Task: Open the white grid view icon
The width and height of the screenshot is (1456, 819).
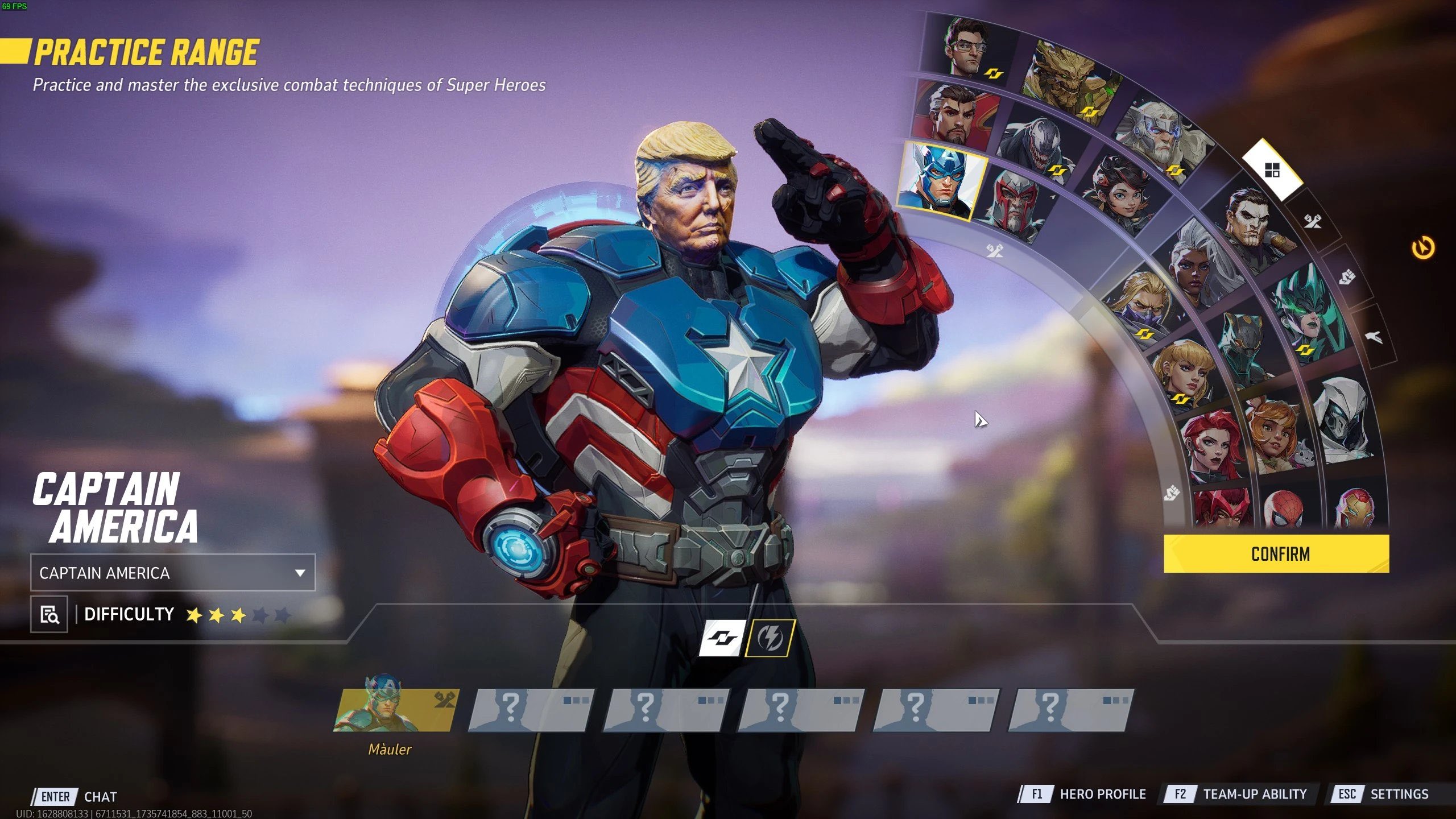Action: tap(1272, 169)
